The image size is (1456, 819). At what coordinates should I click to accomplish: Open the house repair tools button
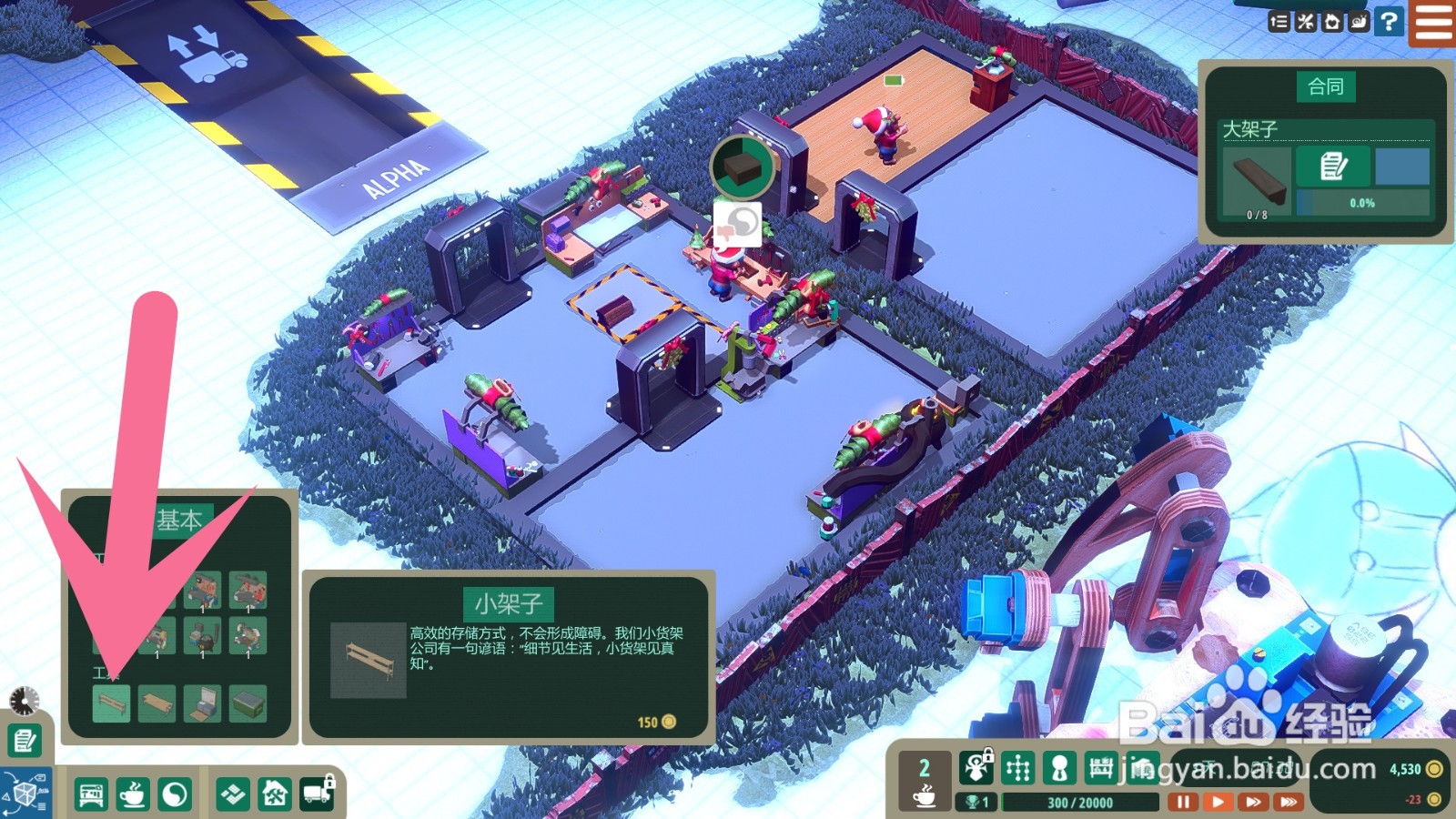(275, 794)
